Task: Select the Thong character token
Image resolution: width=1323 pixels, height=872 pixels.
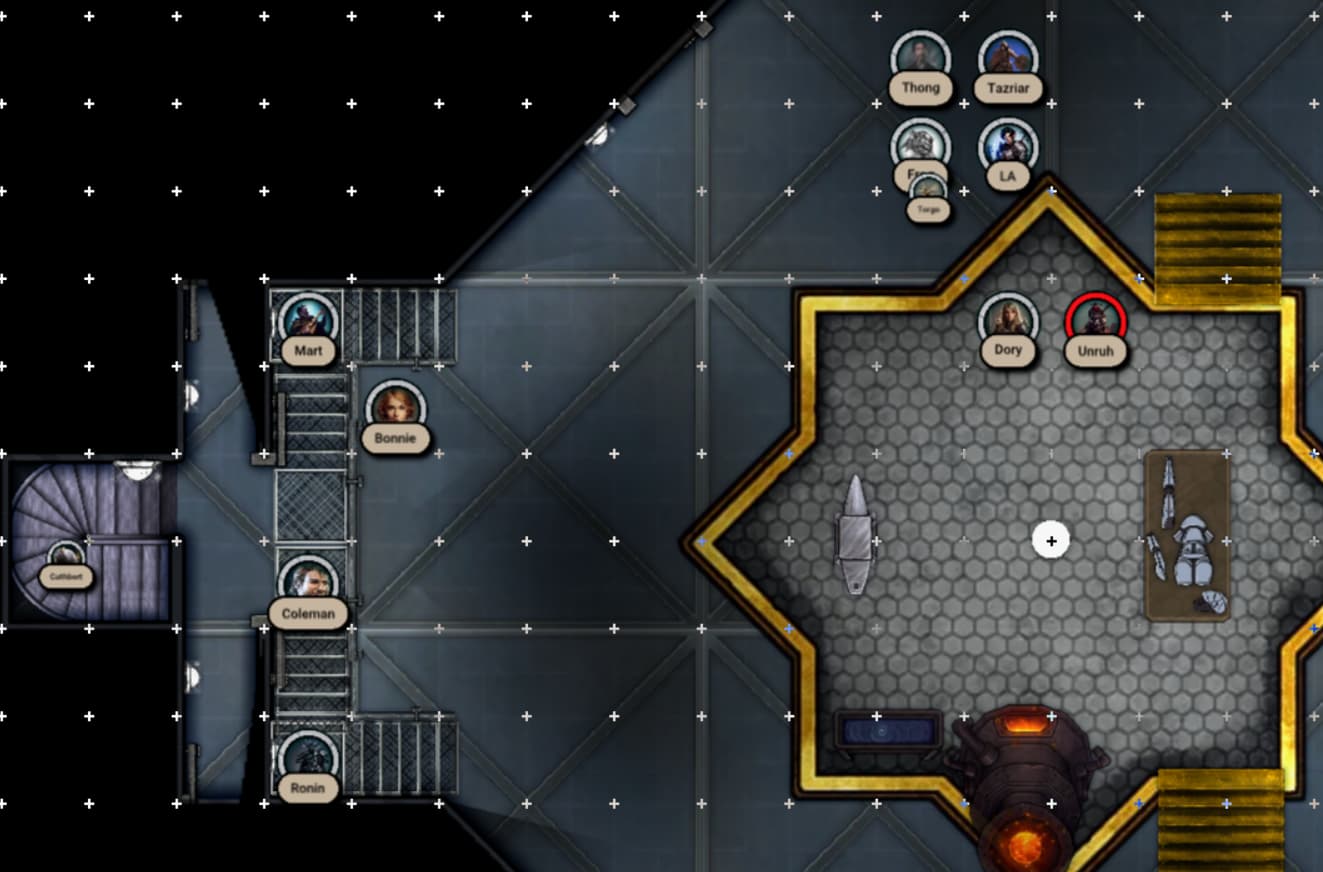Action: coord(920,60)
